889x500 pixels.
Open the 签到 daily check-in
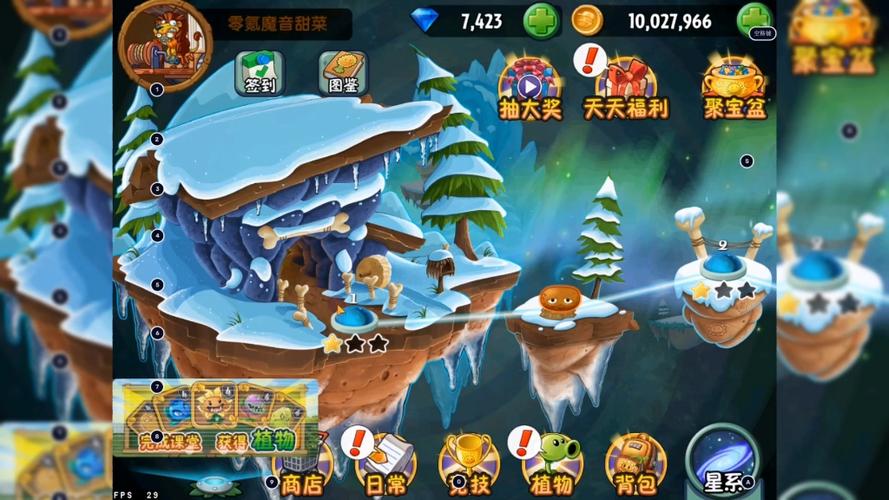pos(259,72)
